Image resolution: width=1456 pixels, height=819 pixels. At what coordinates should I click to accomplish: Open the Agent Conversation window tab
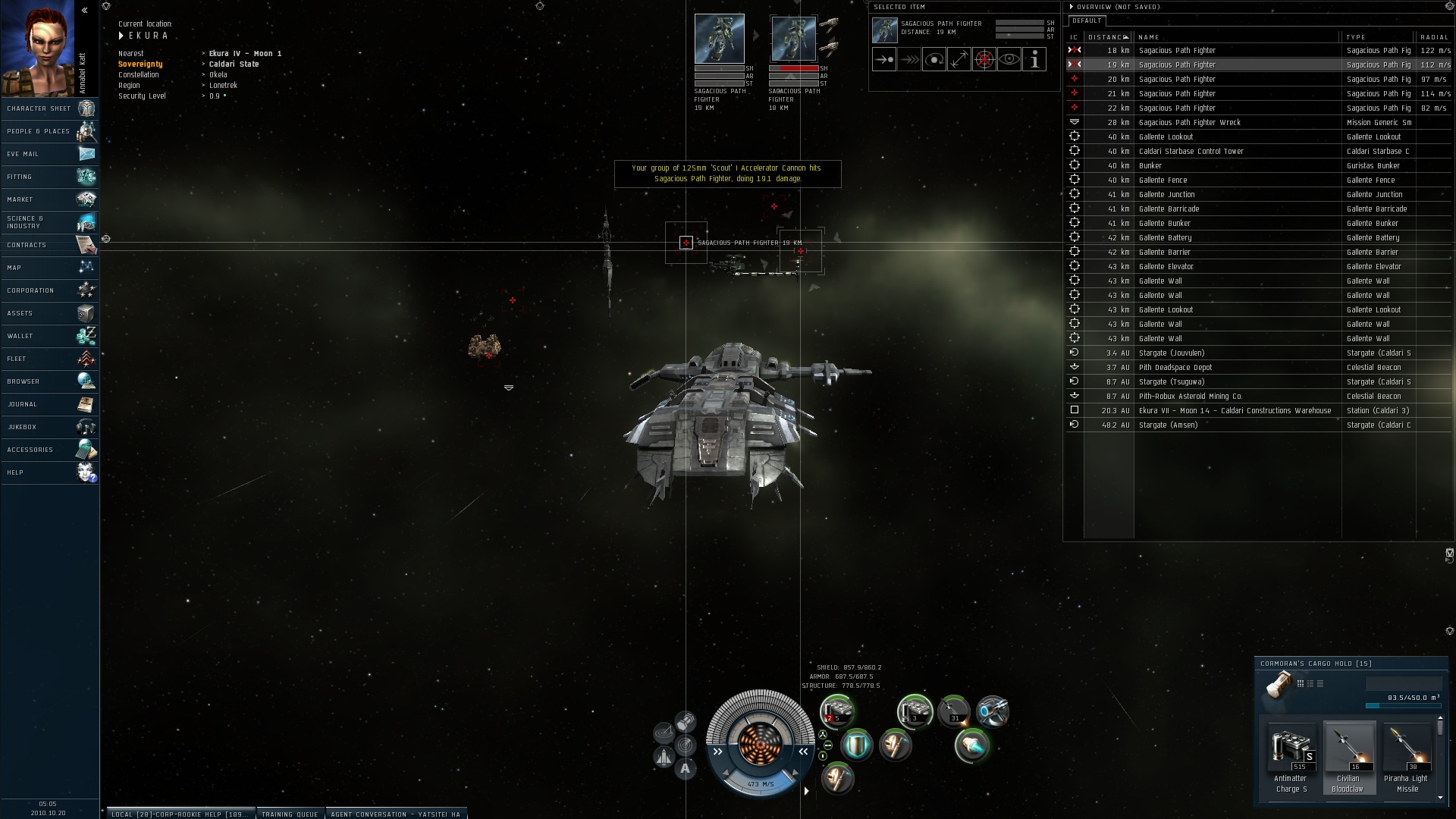[x=395, y=814]
